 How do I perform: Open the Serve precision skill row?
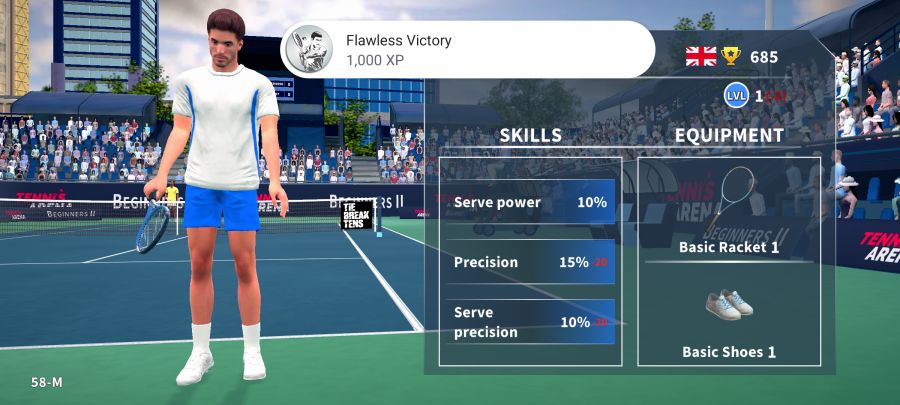point(530,322)
